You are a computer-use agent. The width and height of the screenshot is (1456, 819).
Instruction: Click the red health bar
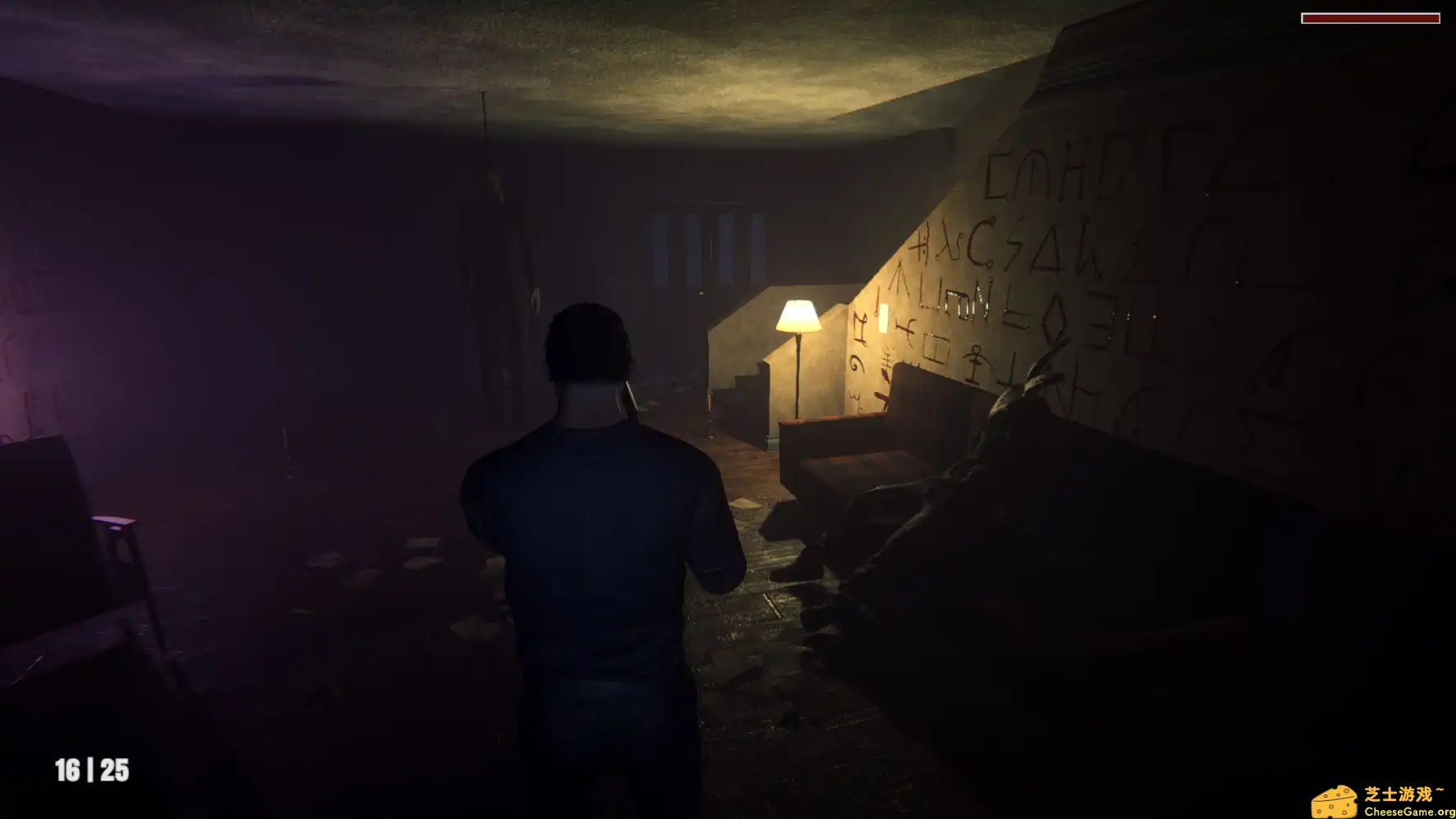(1371, 16)
